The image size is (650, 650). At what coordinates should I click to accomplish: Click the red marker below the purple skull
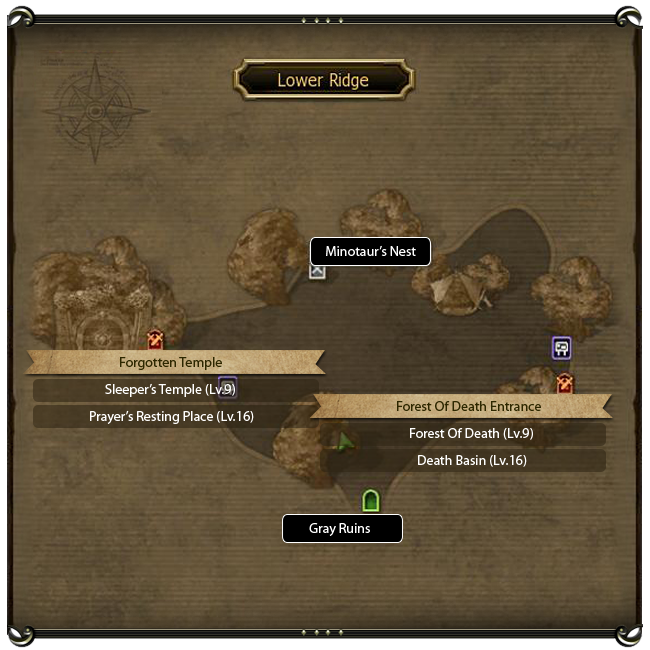565,383
